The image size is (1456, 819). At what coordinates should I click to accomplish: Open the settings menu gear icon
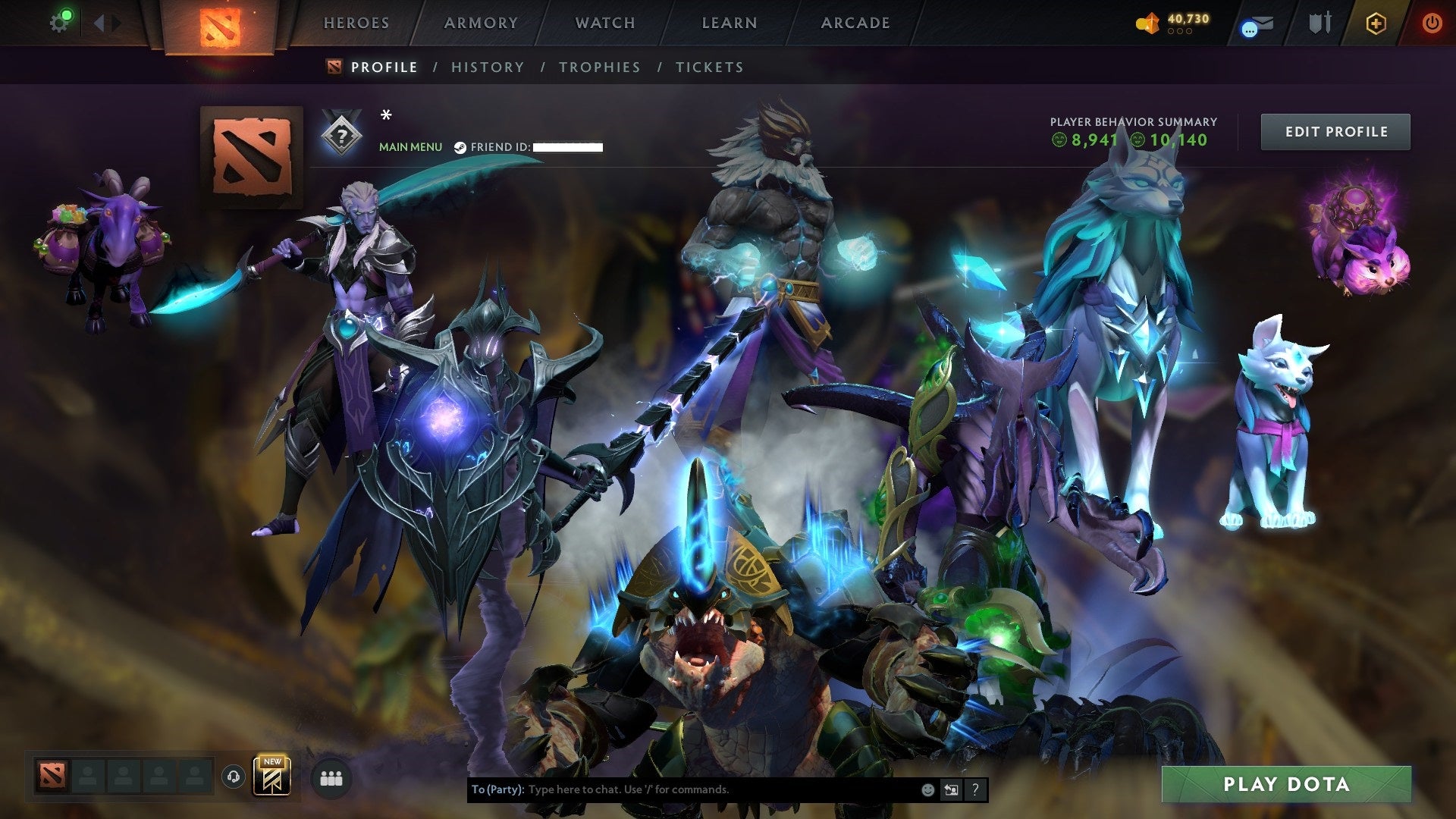click(58, 23)
